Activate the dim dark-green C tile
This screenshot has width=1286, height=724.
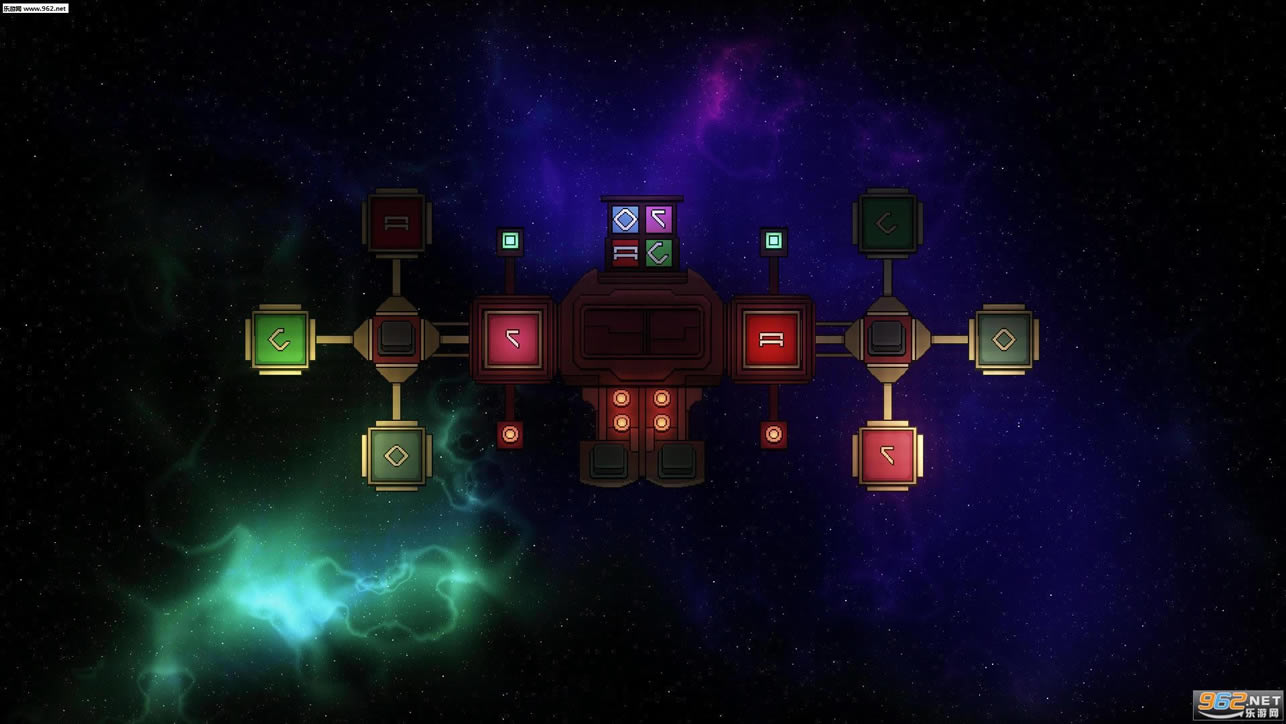(x=887, y=223)
